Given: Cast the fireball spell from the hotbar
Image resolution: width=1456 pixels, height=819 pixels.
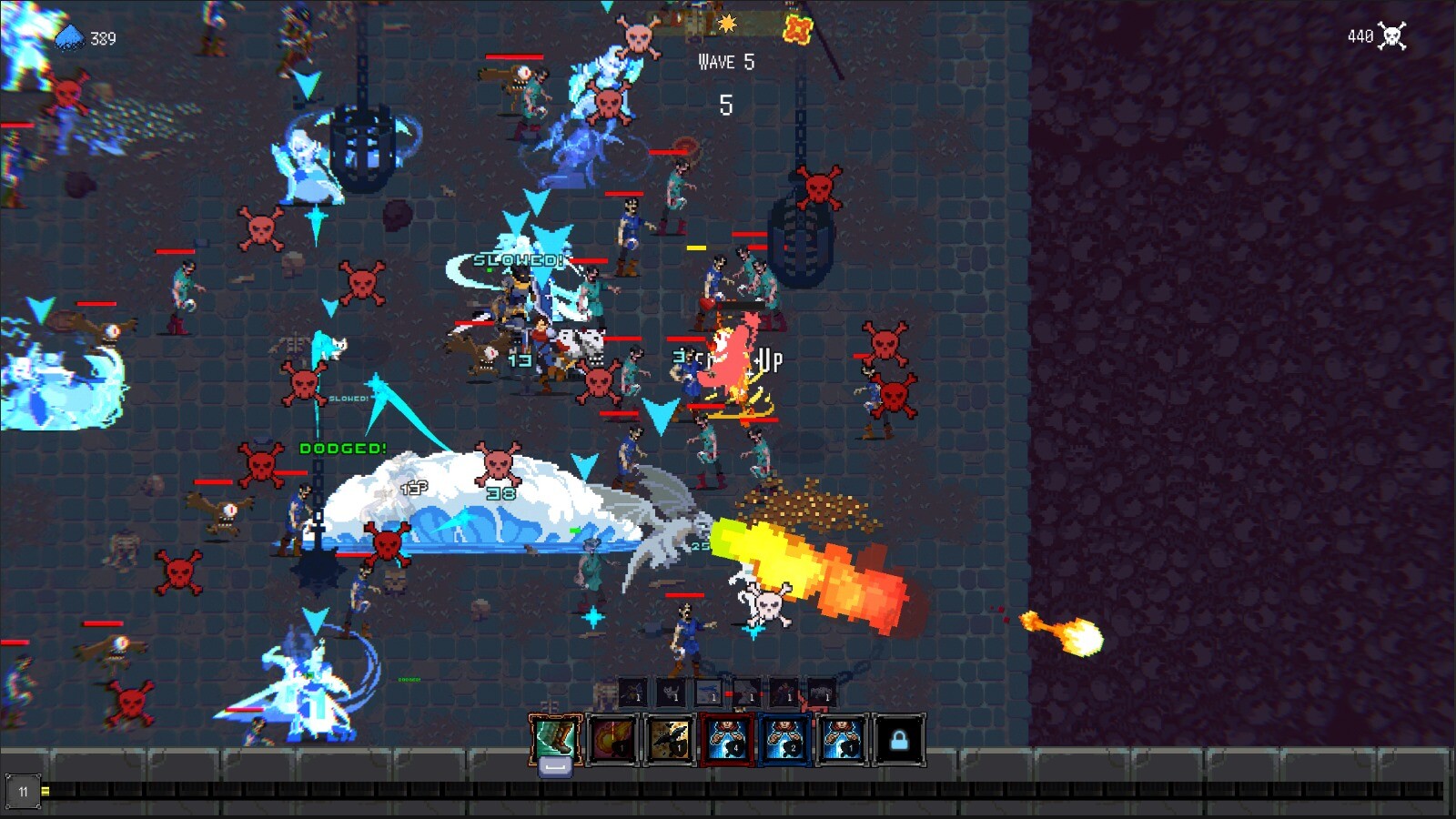Looking at the screenshot, I should (x=611, y=739).
